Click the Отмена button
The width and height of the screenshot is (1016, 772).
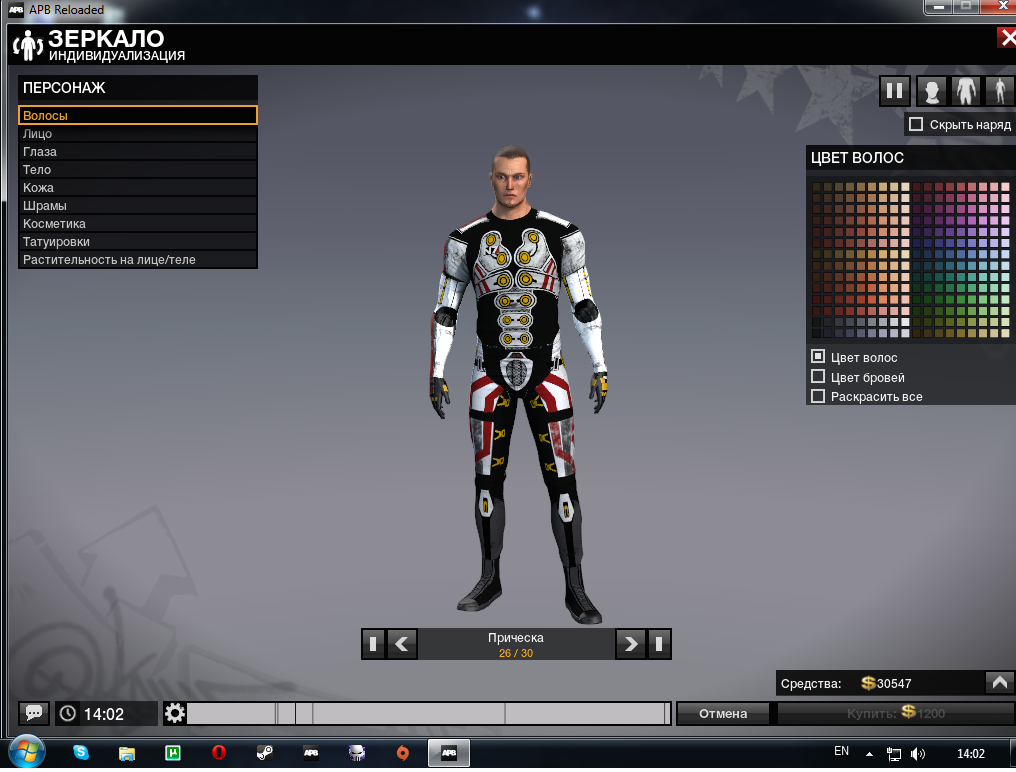coord(723,714)
